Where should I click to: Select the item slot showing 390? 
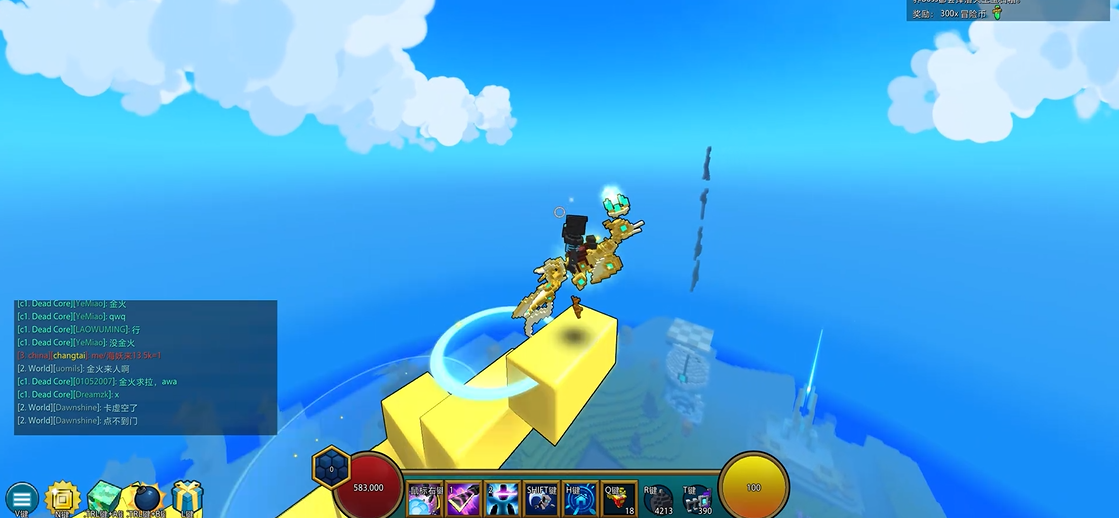pos(697,498)
